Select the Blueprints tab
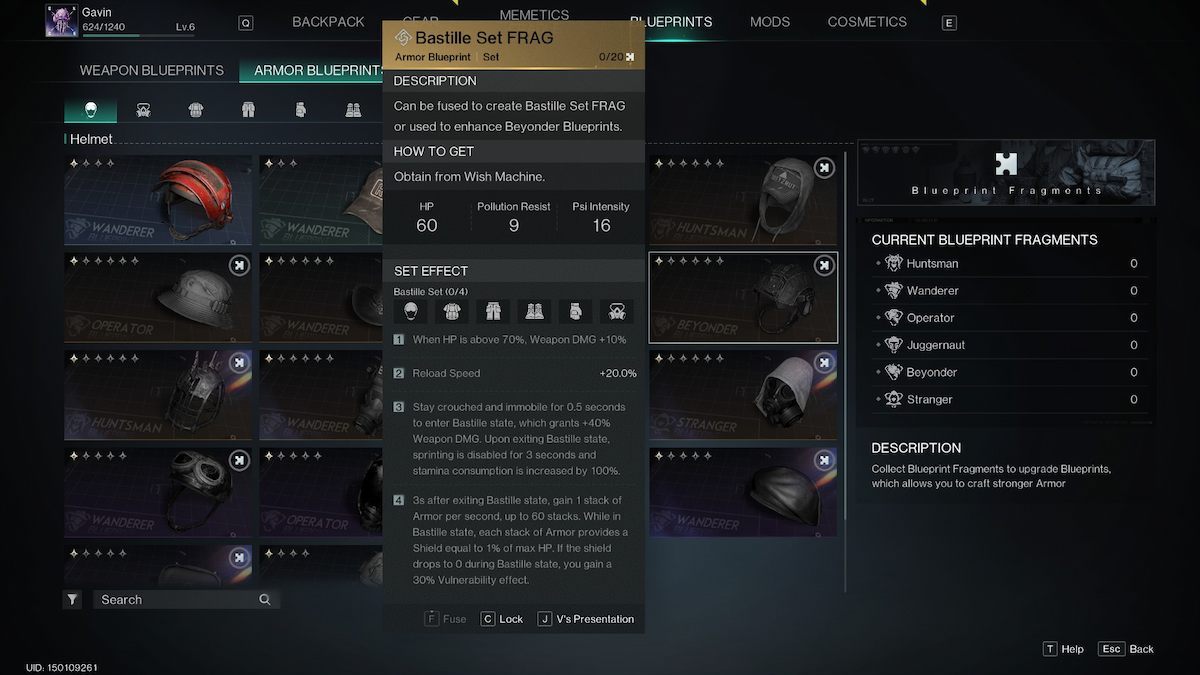 point(671,22)
